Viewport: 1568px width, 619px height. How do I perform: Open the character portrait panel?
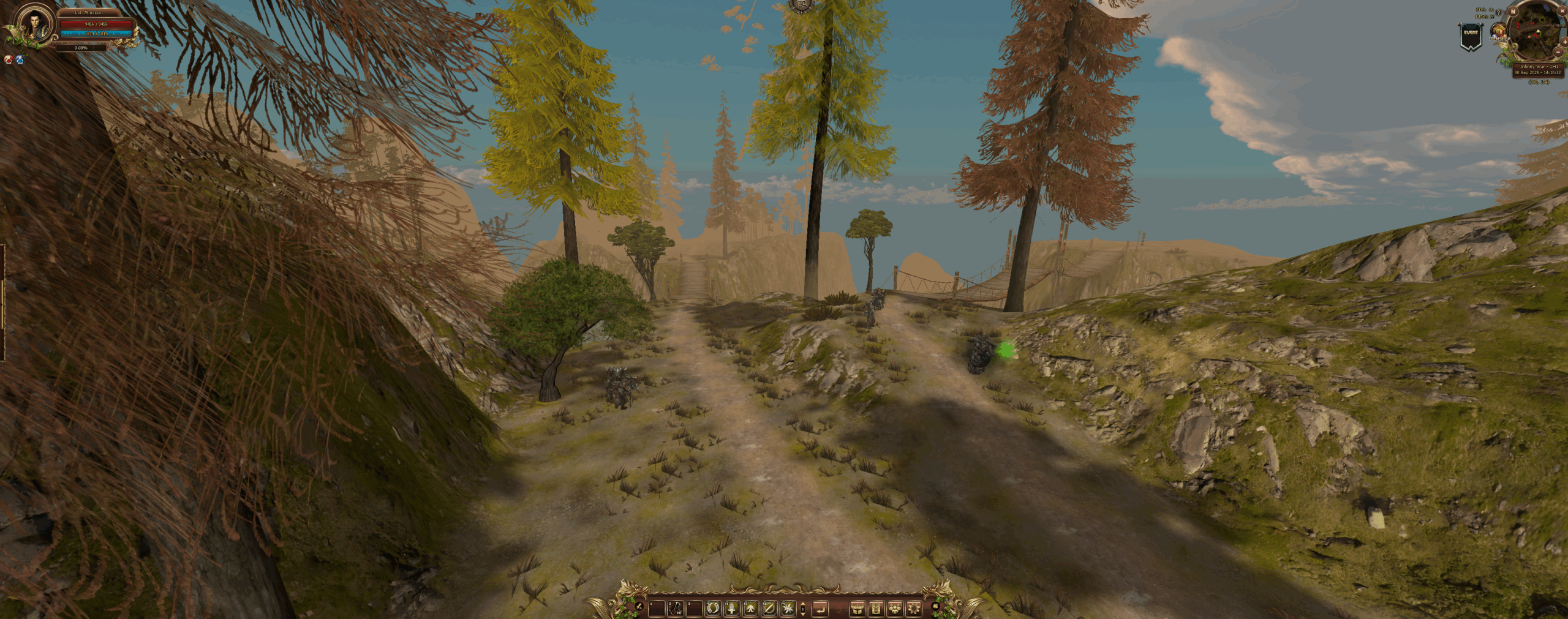(x=34, y=24)
